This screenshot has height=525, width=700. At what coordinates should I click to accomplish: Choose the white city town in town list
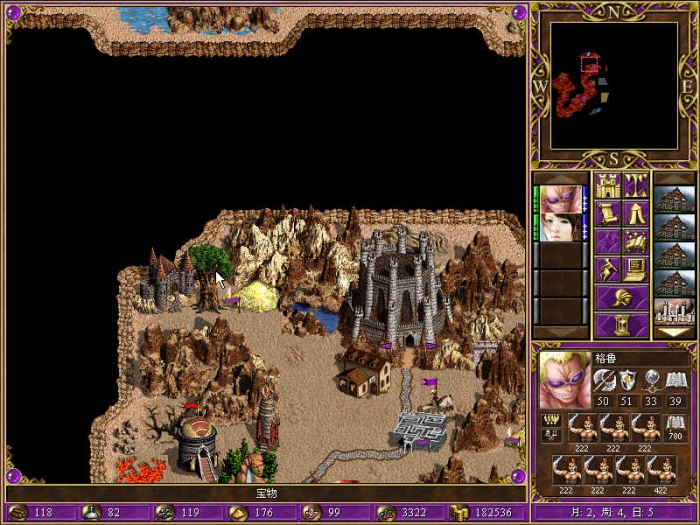coord(673,312)
